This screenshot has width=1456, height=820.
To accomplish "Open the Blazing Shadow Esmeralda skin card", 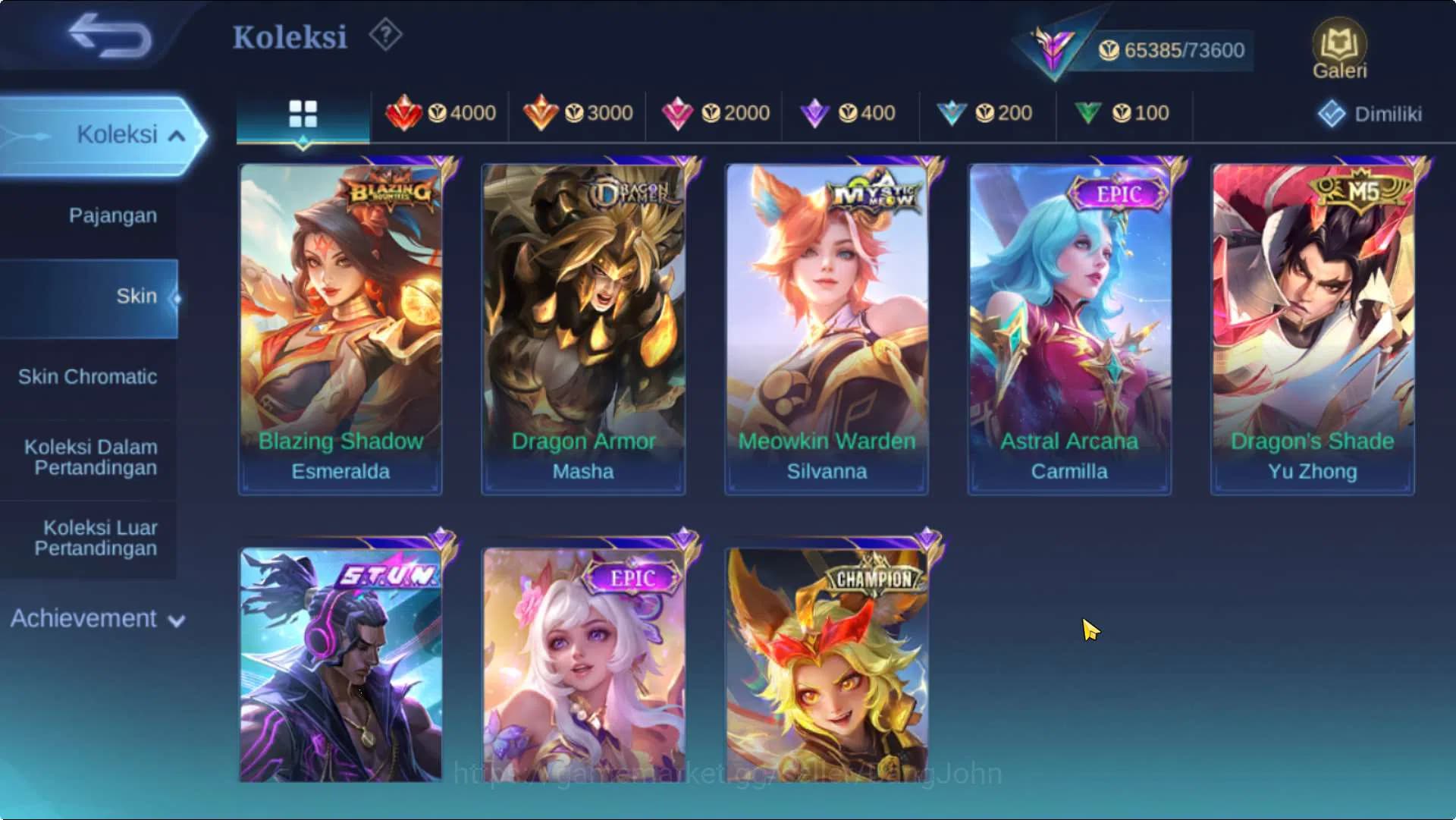I will tap(339, 326).
